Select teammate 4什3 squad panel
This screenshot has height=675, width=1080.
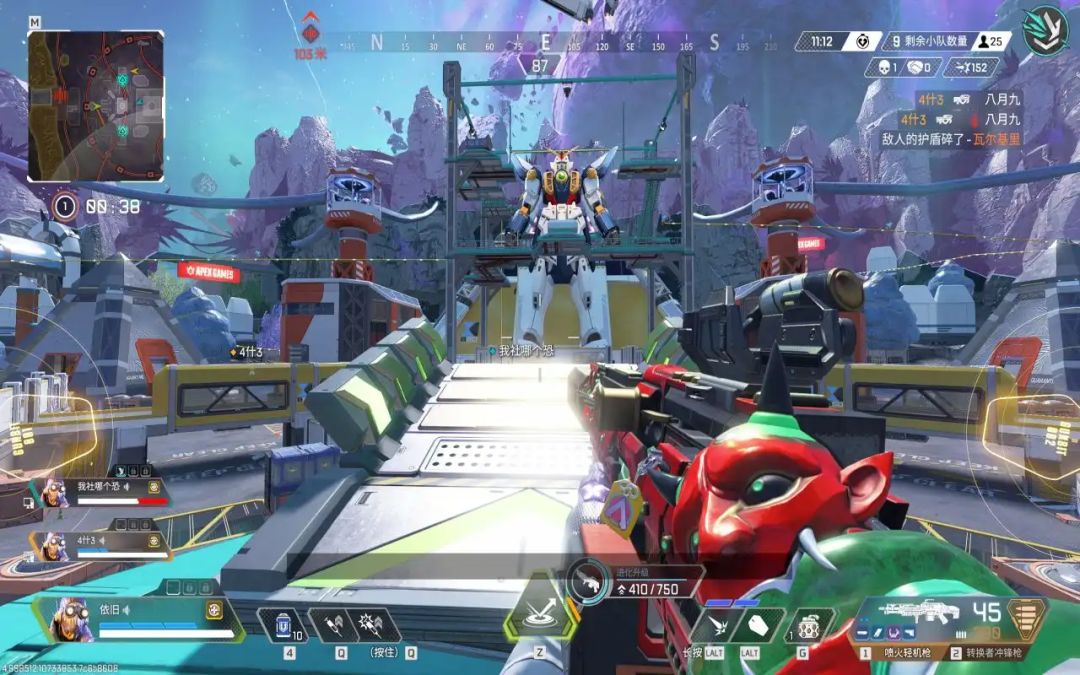(98, 545)
